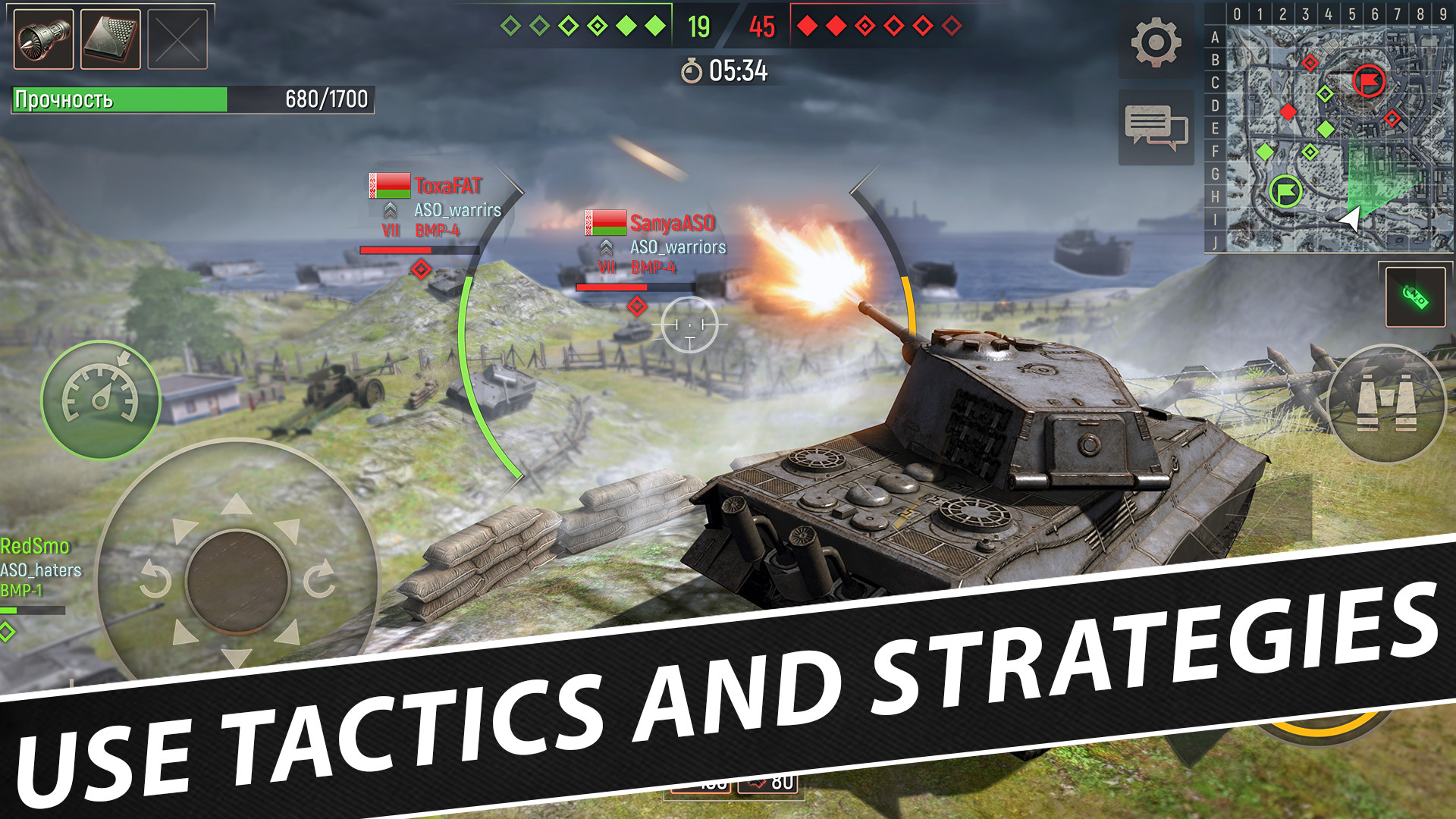The height and width of the screenshot is (819, 1456).
Task: Click enemy nameplate SanyaASO
Action: coord(671,223)
